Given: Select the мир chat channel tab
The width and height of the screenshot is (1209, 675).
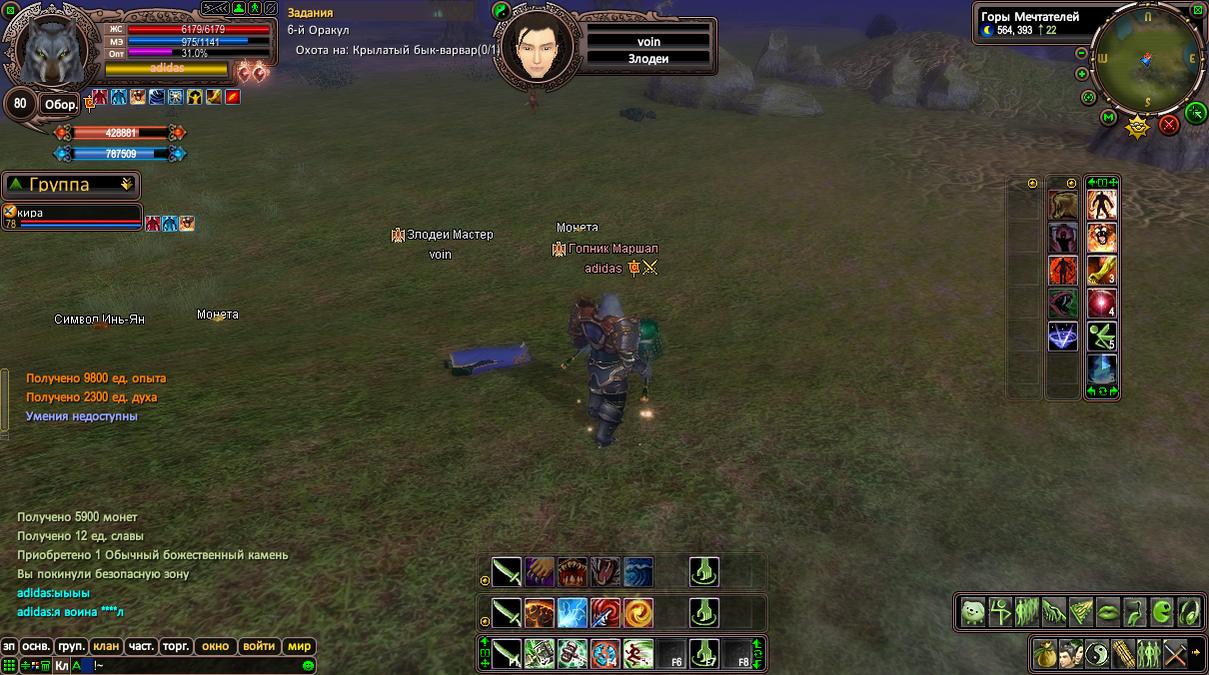Looking at the screenshot, I should coord(299,646).
